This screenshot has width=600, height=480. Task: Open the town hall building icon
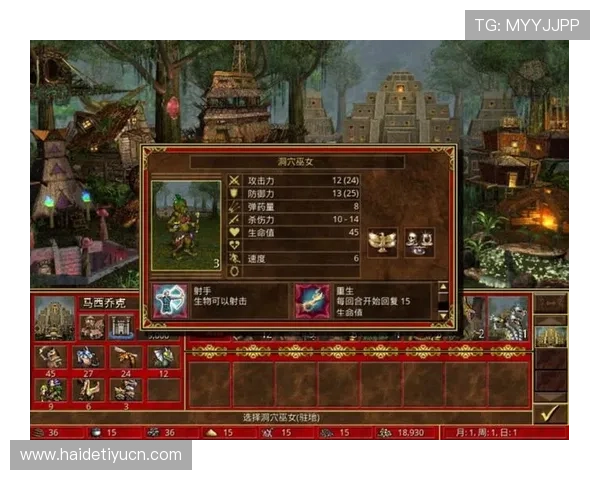pos(92,326)
